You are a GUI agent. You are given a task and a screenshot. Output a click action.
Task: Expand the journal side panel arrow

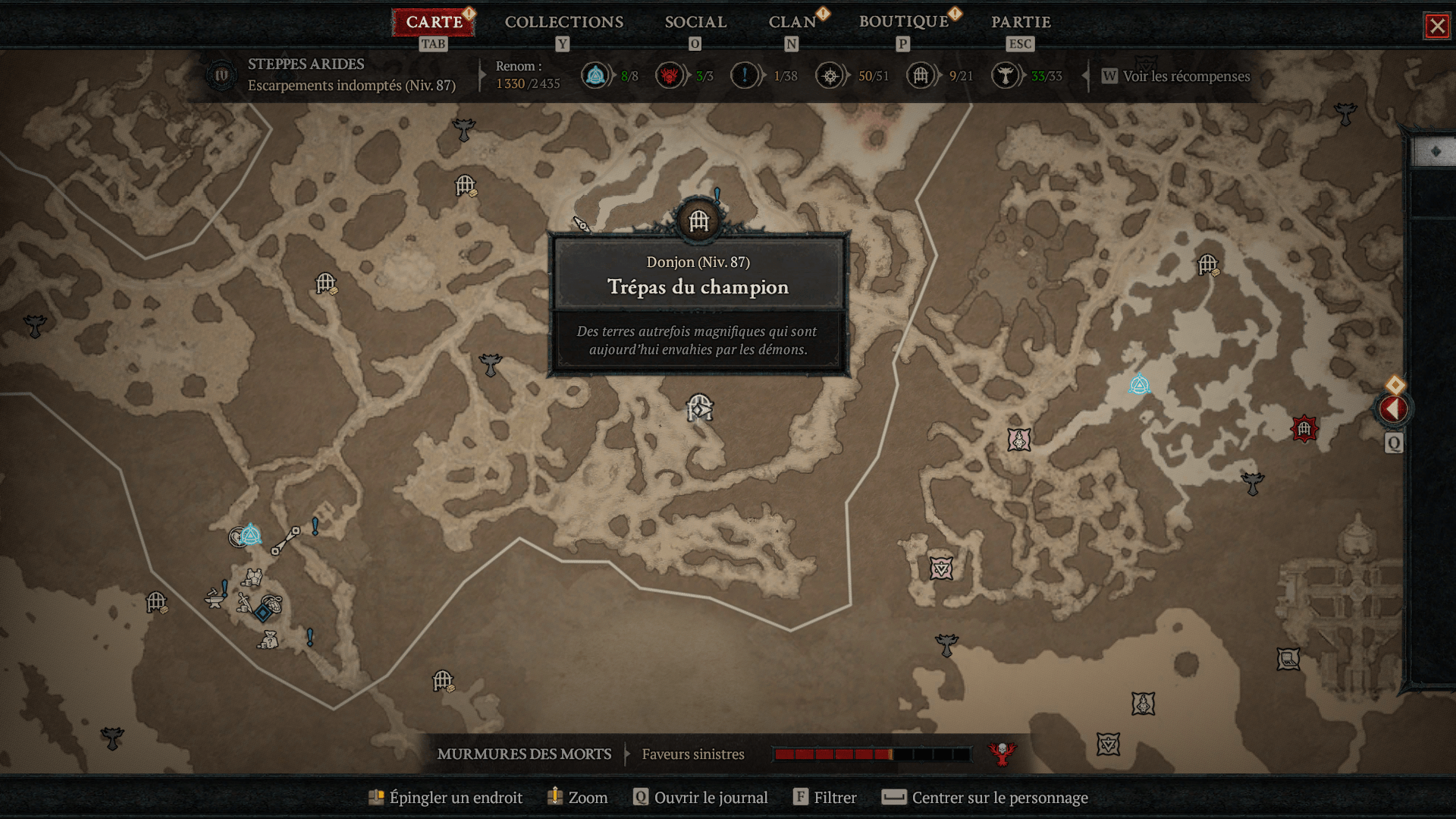(x=1393, y=409)
